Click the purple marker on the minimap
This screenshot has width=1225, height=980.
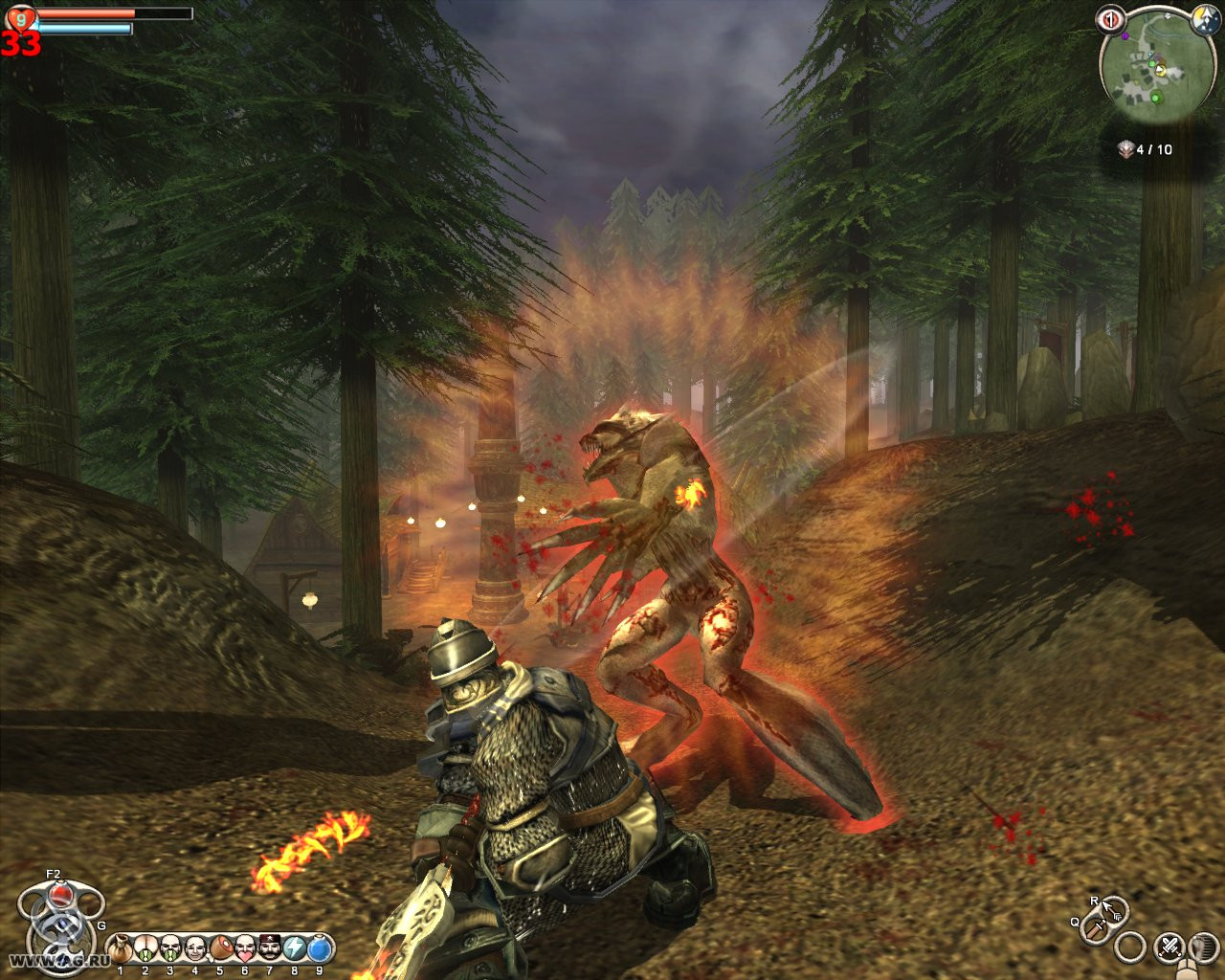click(x=1125, y=35)
